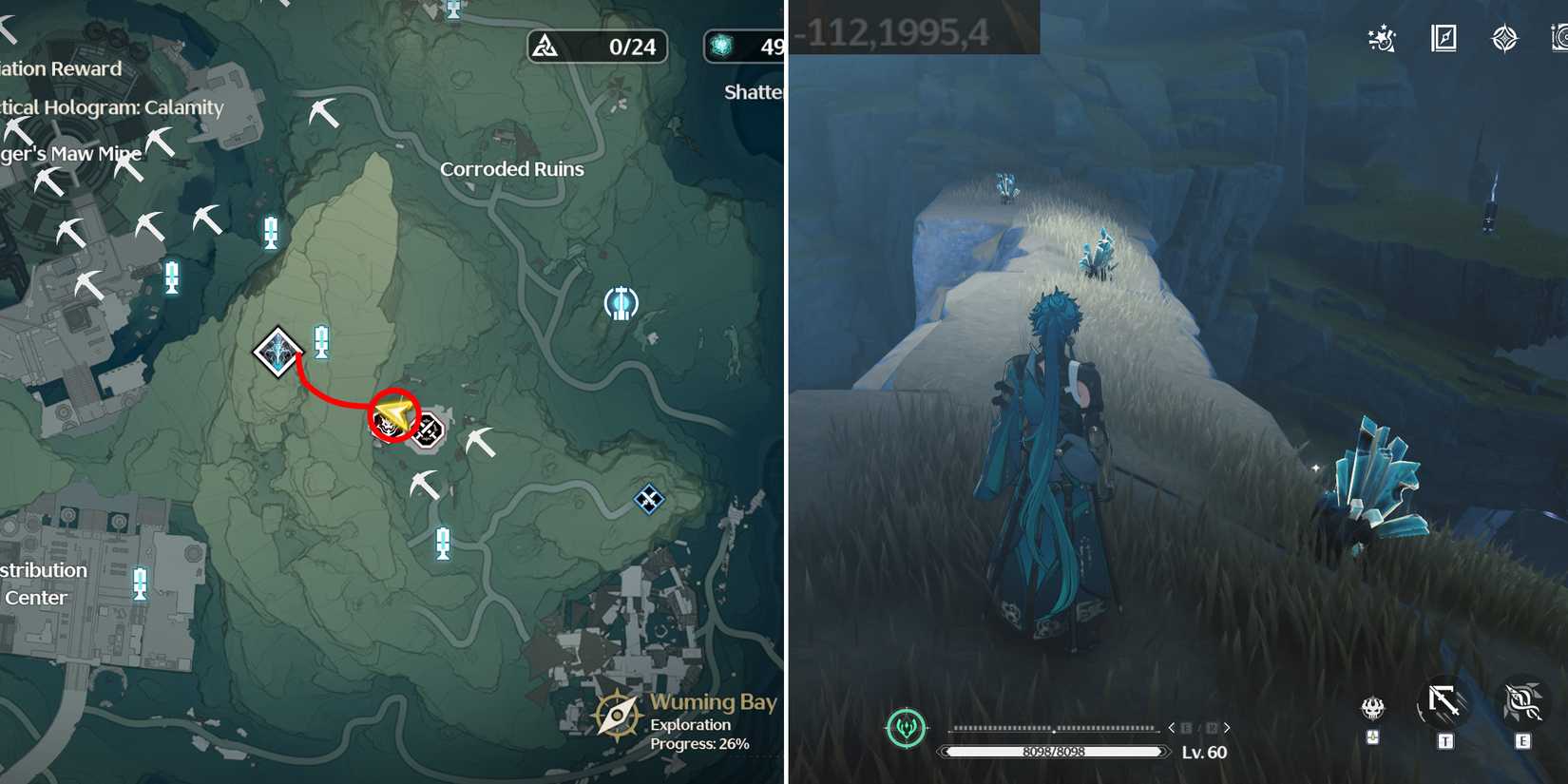Select a teleport beacon pillar icon below Corroded Ruins

[x=442, y=543]
